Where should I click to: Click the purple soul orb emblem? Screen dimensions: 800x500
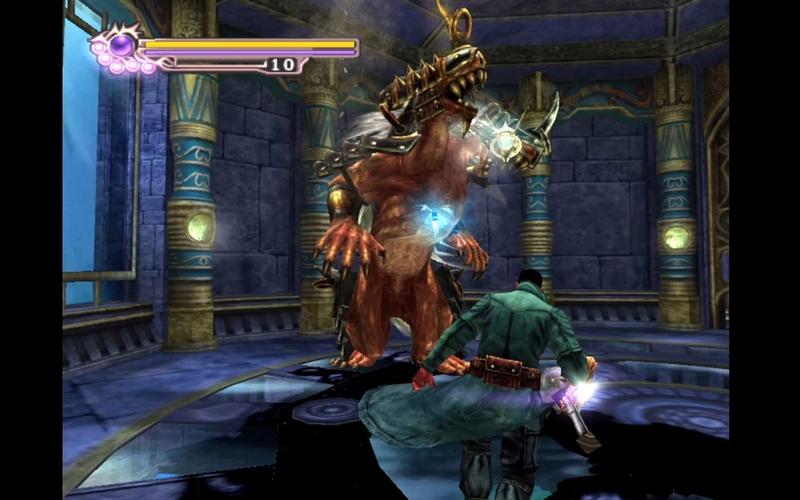click(x=121, y=45)
